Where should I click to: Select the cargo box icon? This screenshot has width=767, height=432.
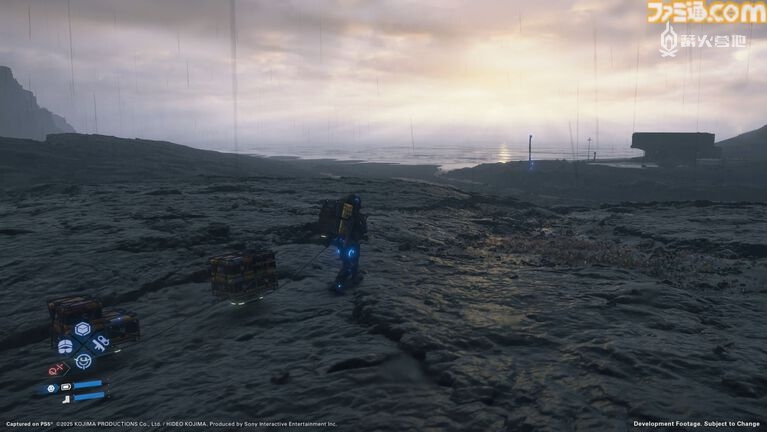tap(83, 329)
